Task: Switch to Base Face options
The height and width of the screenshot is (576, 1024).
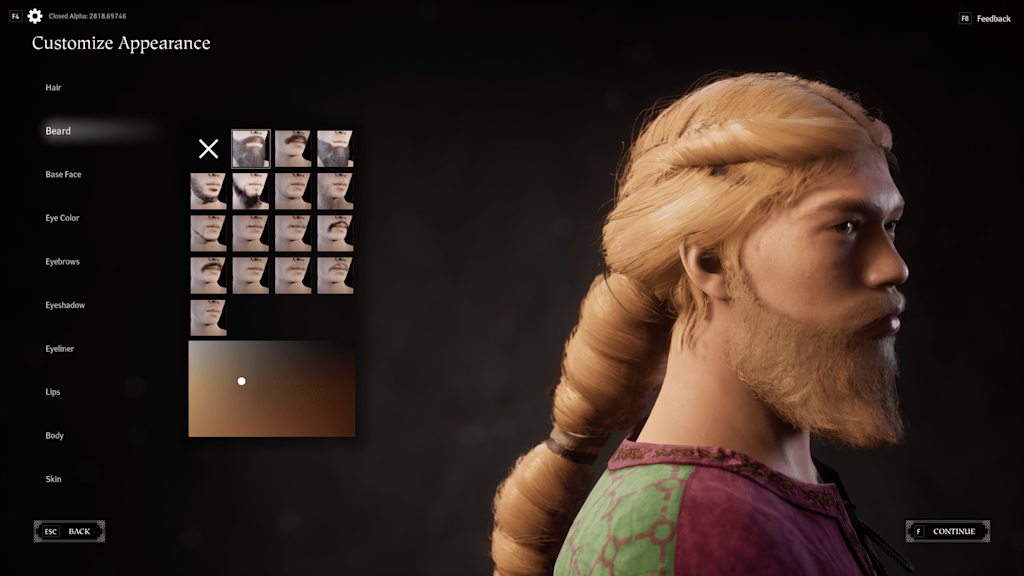Action: click(63, 175)
